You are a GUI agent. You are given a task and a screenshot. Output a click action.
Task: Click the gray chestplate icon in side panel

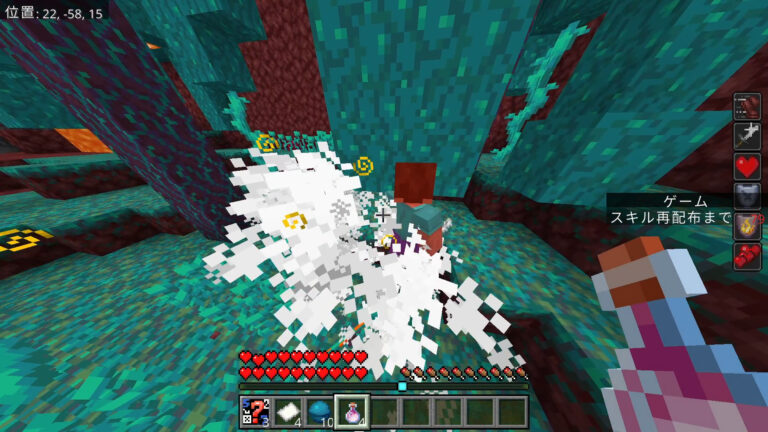tap(747, 194)
